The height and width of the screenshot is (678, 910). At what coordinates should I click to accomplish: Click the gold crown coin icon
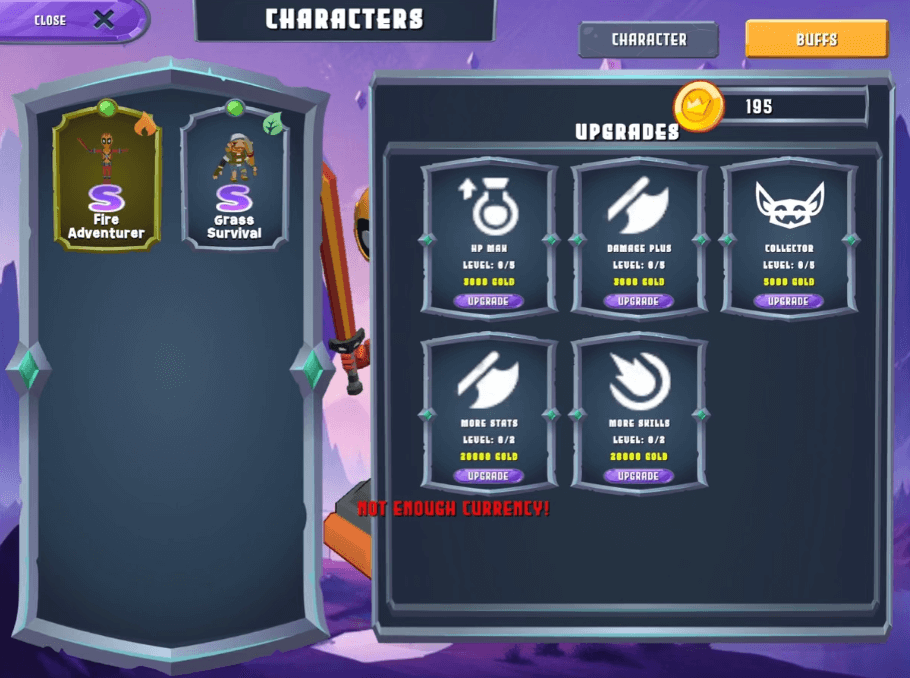[698, 106]
